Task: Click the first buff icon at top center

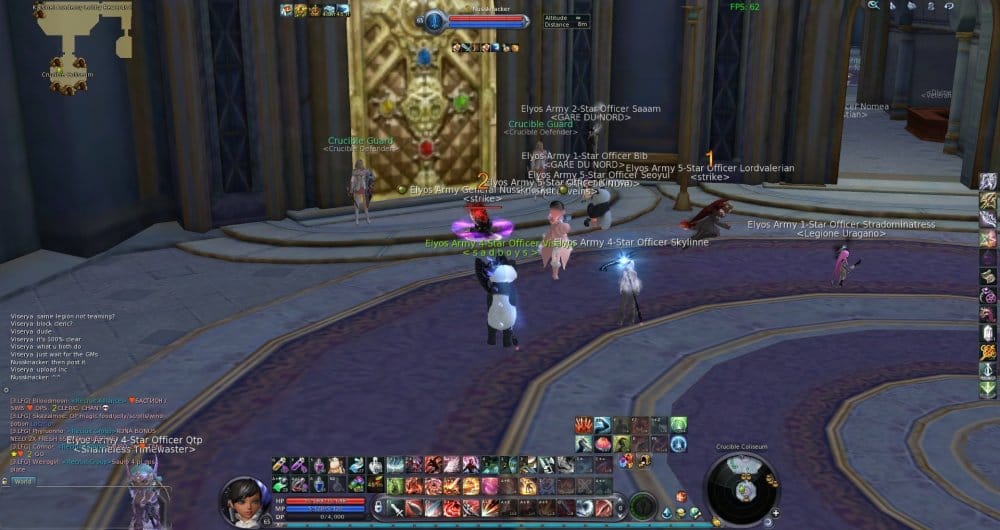Action: coord(286,10)
